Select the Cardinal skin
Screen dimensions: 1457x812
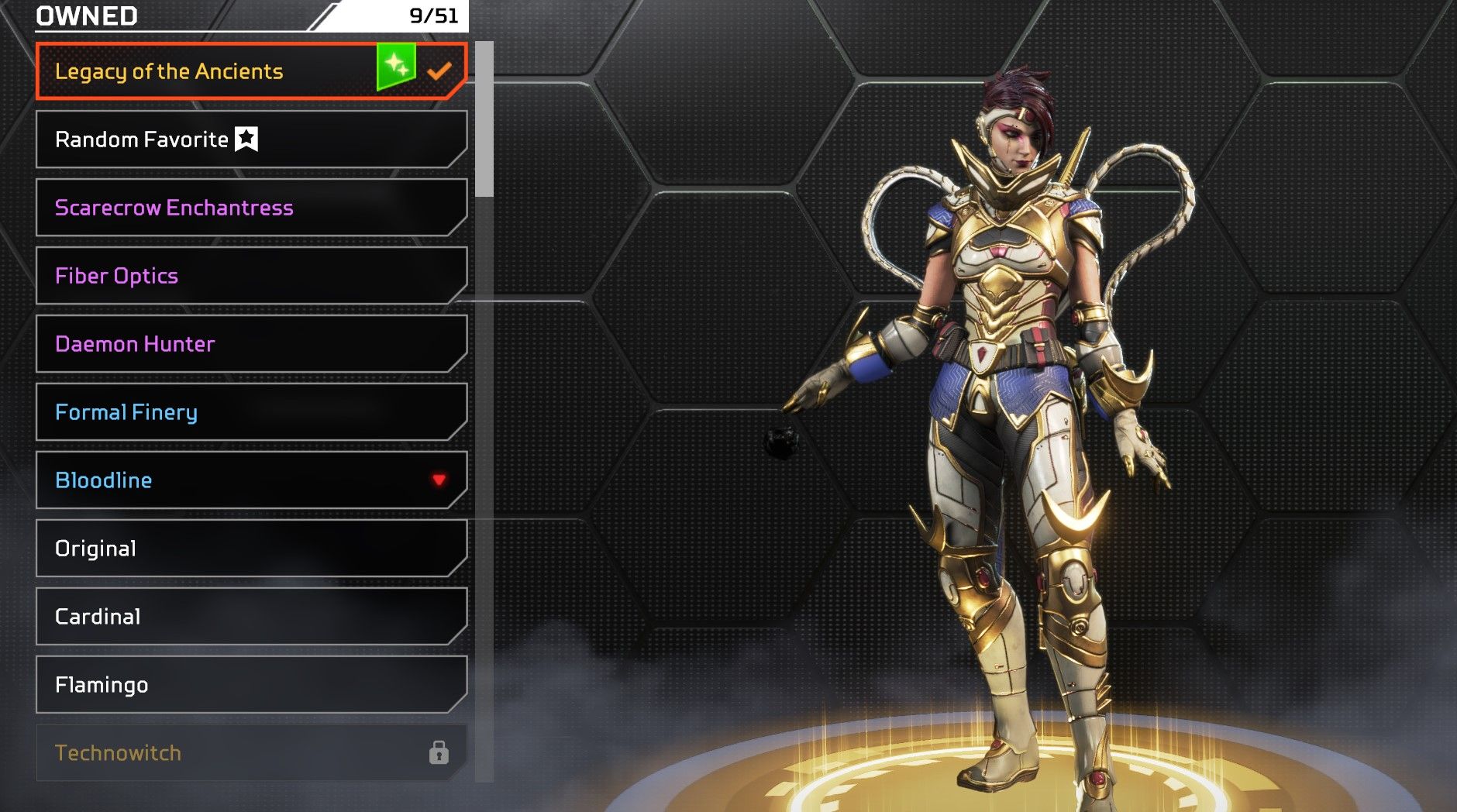250,617
